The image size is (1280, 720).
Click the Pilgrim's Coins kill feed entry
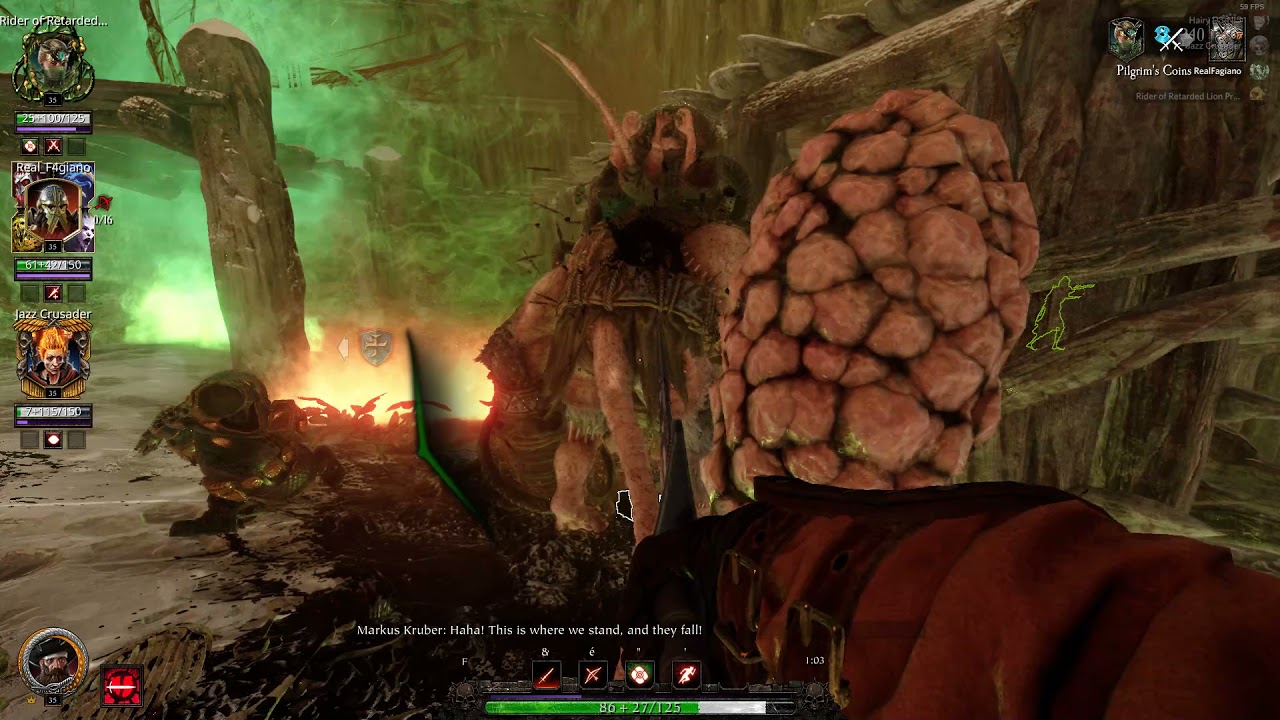coord(1178,71)
